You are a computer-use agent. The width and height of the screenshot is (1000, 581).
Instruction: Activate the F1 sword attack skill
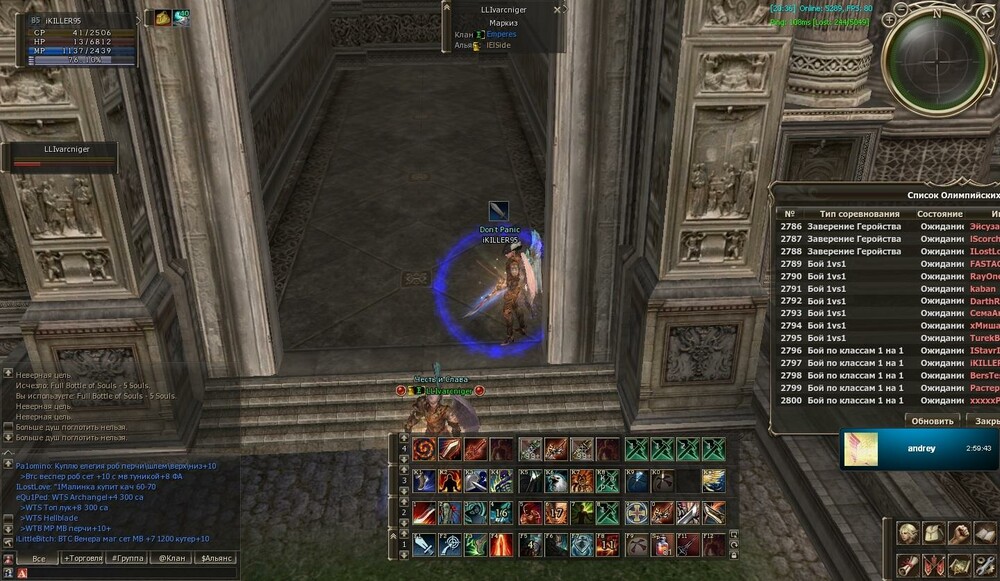pyautogui.click(x=424, y=545)
